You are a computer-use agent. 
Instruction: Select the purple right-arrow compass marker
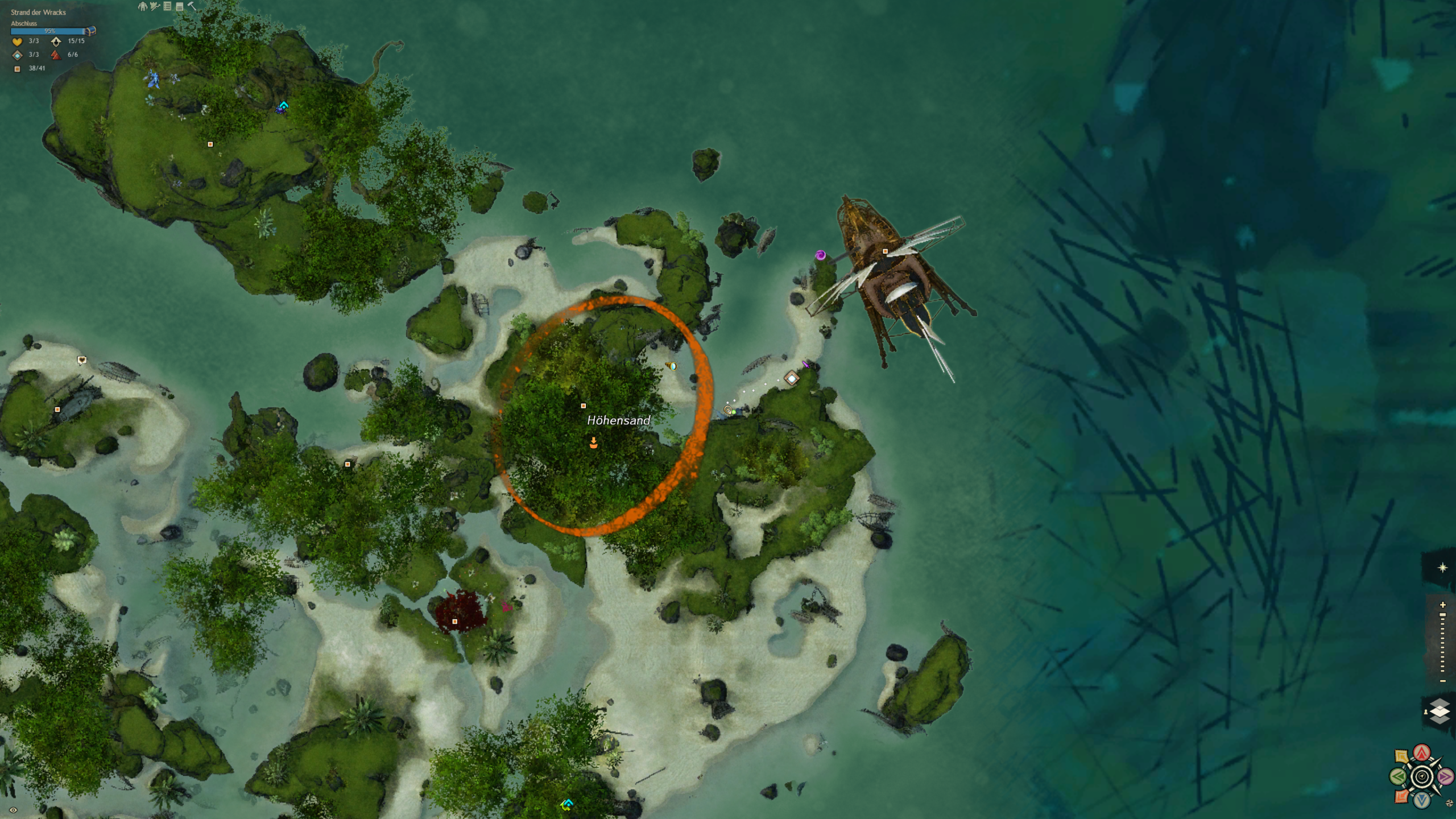tap(1445, 776)
